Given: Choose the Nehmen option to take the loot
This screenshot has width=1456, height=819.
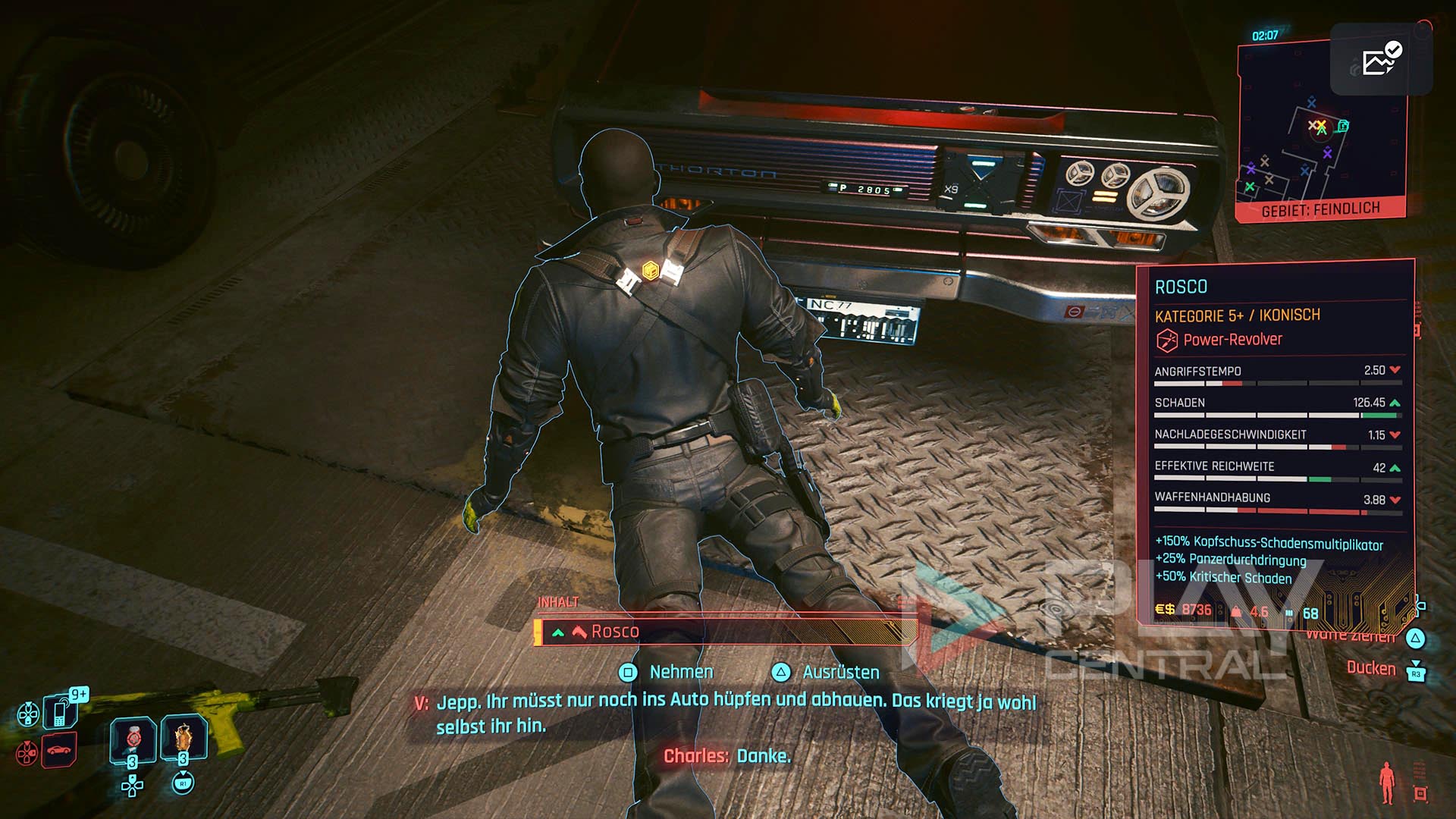Looking at the screenshot, I should pyautogui.click(x=680, y=672).
